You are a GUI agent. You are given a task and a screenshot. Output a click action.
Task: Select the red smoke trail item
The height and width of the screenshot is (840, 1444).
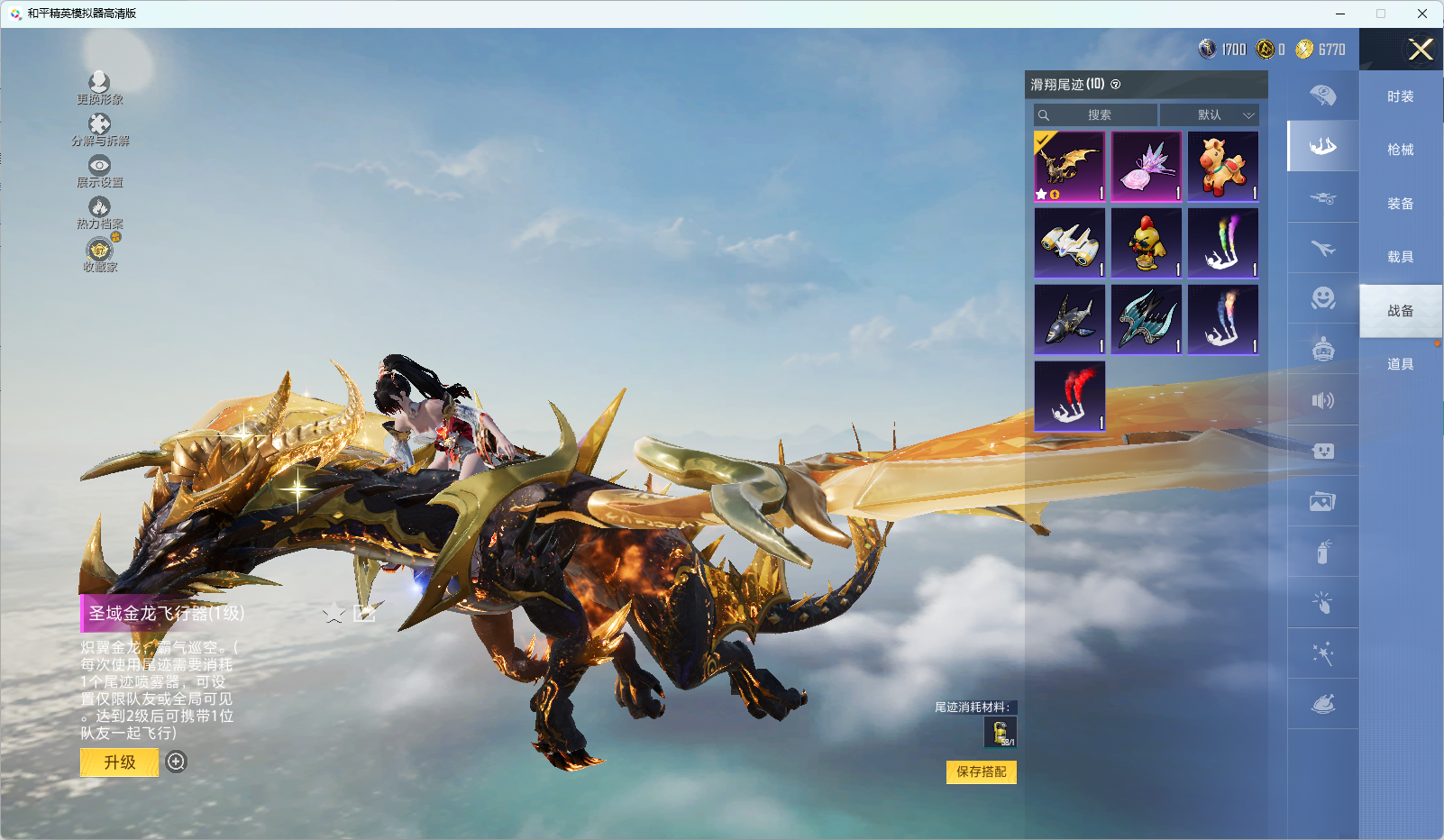point(1070,397)
